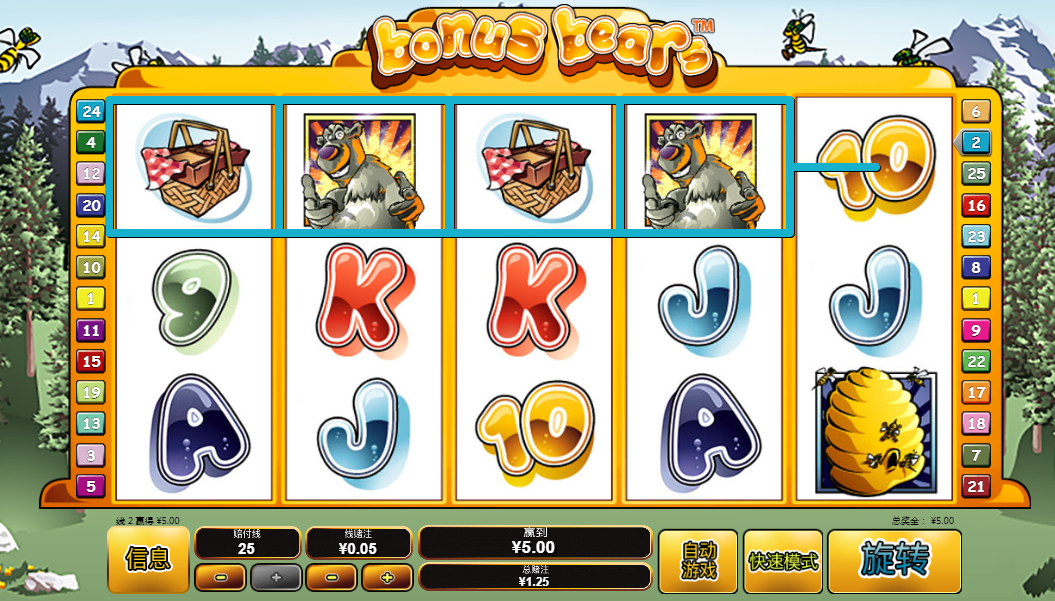Image resolution: width=1055 pixels, height=601 pixels.
Task: Choose payline marker 21
Action: pyautogui.click(x=975, y=486)
